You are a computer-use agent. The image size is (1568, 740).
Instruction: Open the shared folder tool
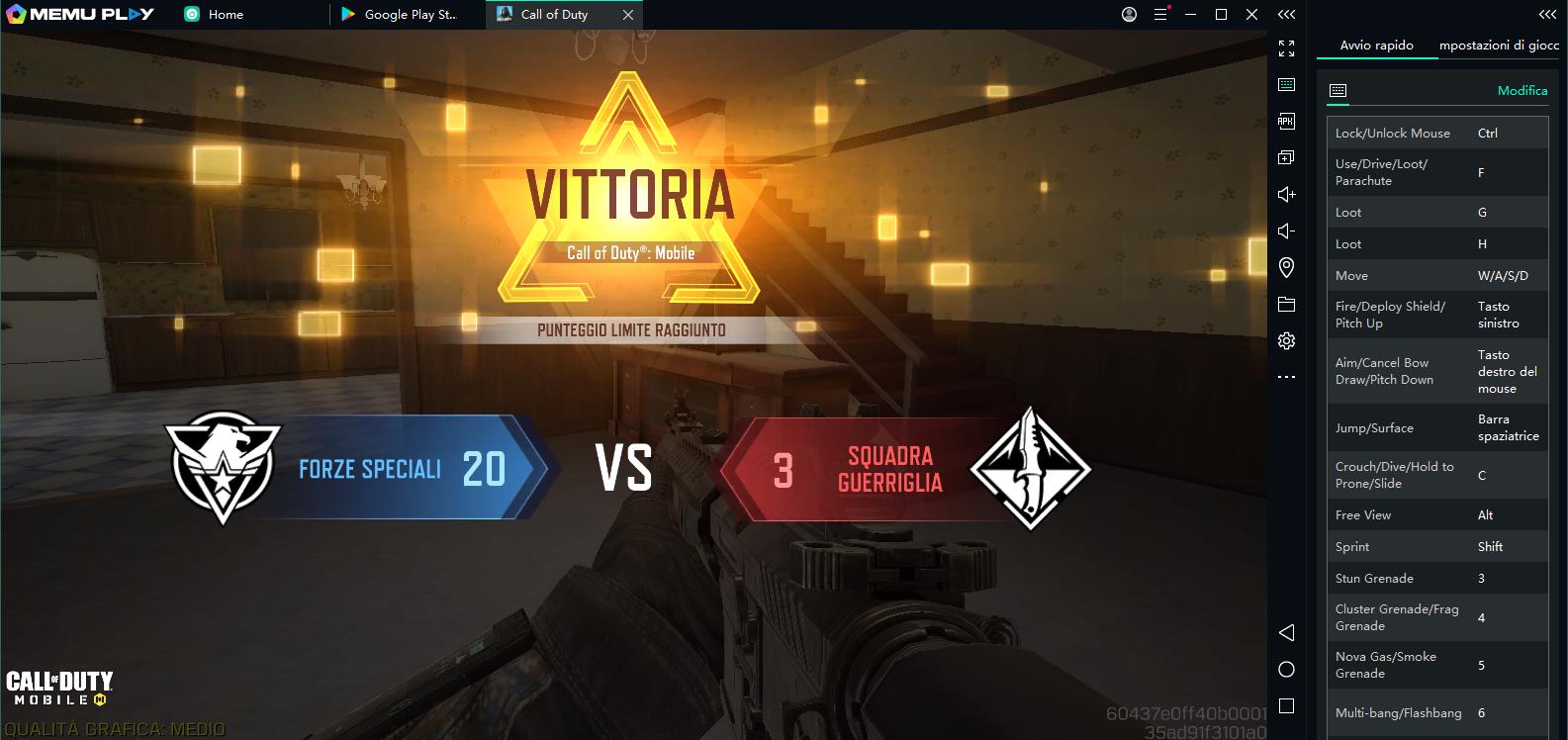(1286, 304)
